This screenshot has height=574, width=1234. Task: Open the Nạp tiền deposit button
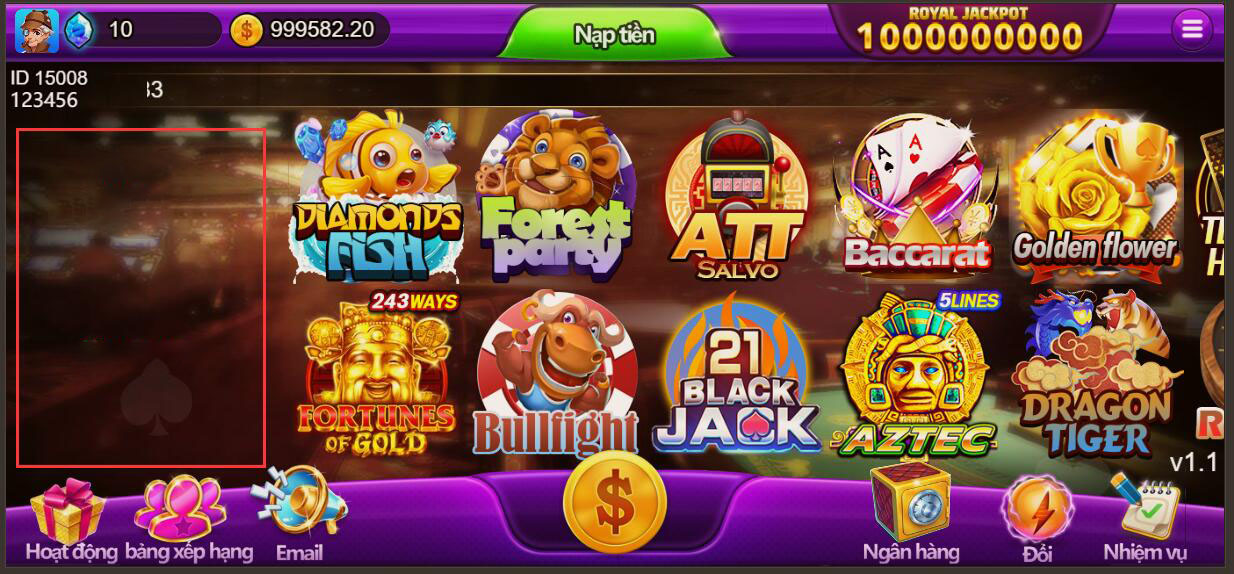pyautogui.click(x=614, y=35)
